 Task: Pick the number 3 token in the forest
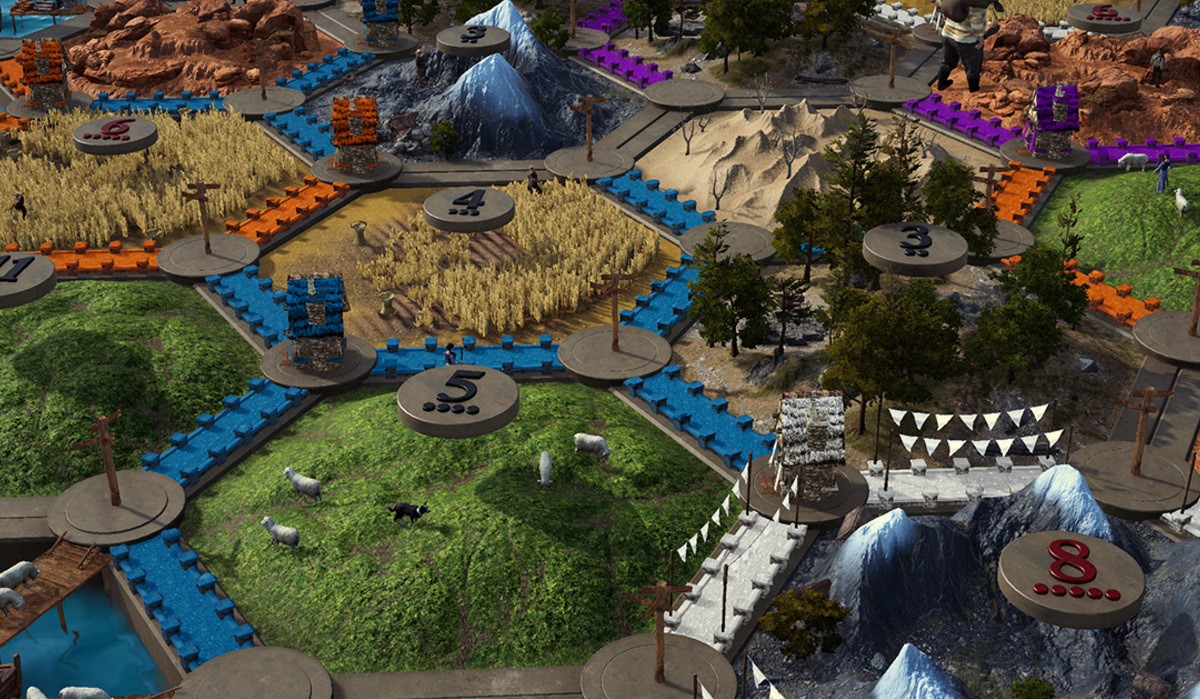[x=914, y=246]
